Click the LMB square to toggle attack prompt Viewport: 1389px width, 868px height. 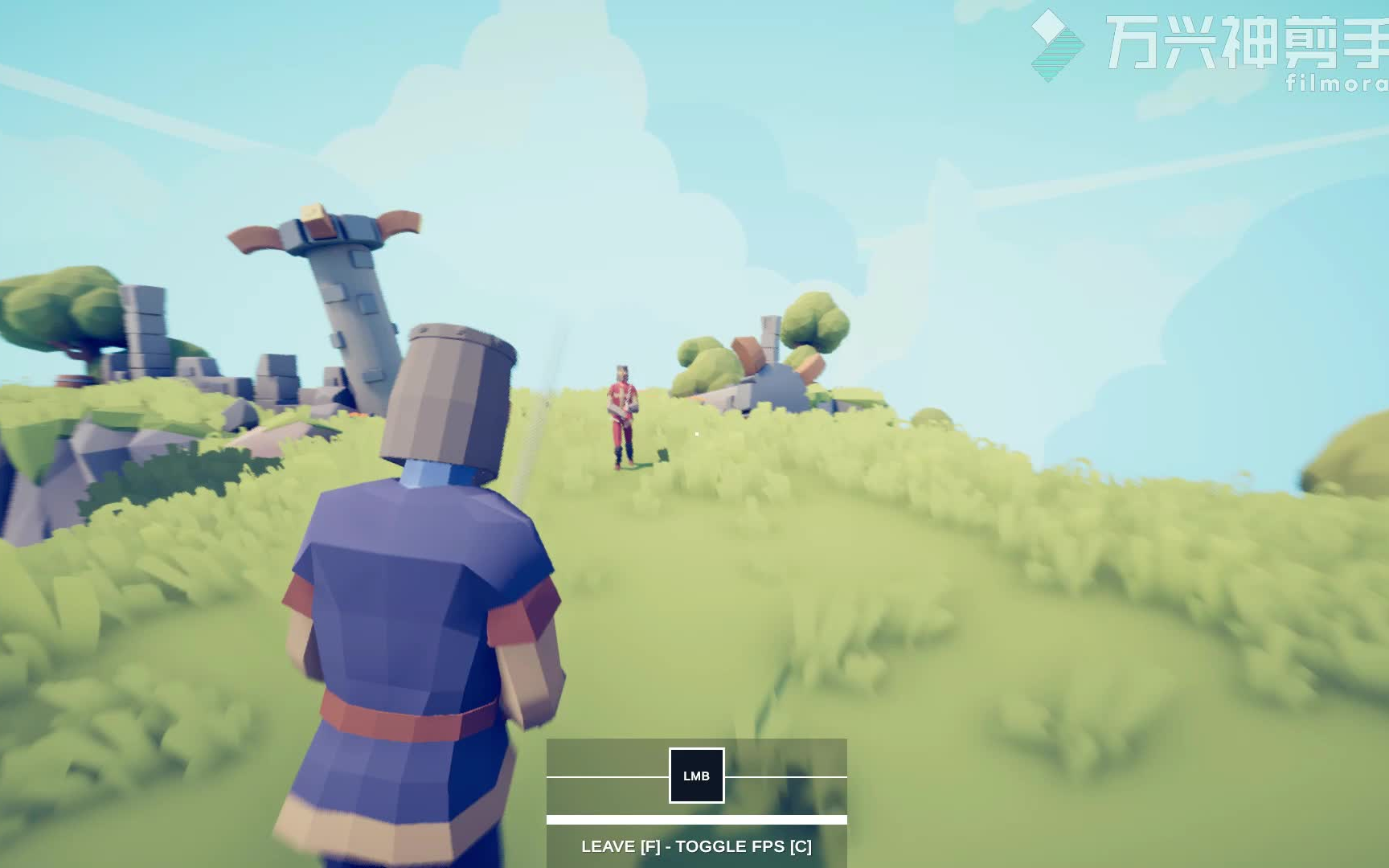coord(696,776)
